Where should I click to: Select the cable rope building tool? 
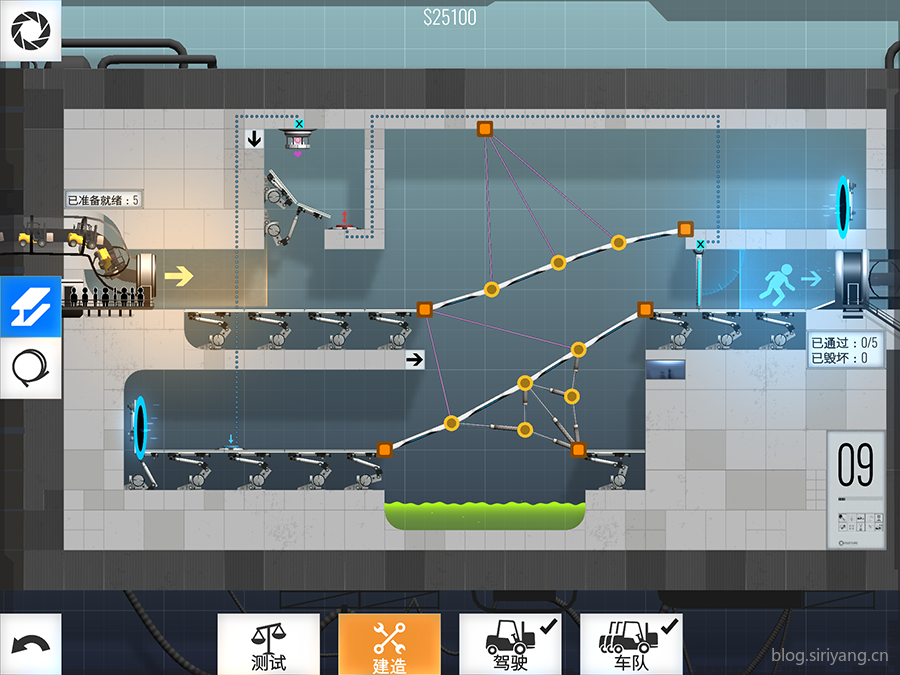[x=30, y=369]
